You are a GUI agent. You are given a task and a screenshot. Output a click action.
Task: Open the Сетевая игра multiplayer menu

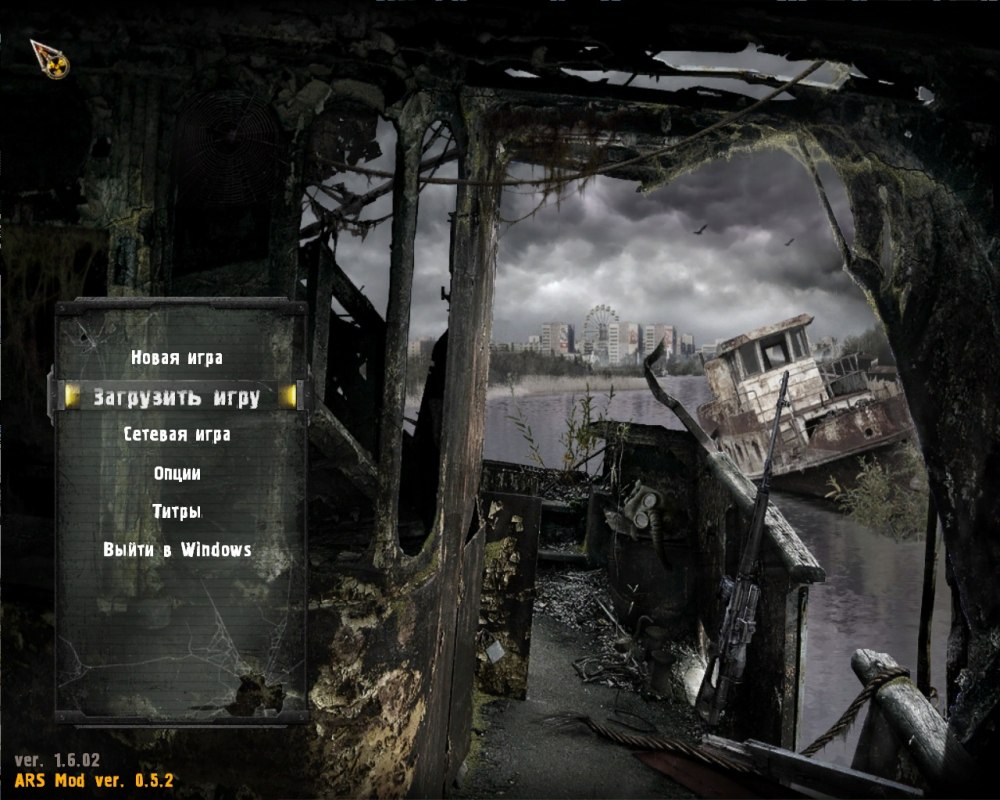point(177,435)
